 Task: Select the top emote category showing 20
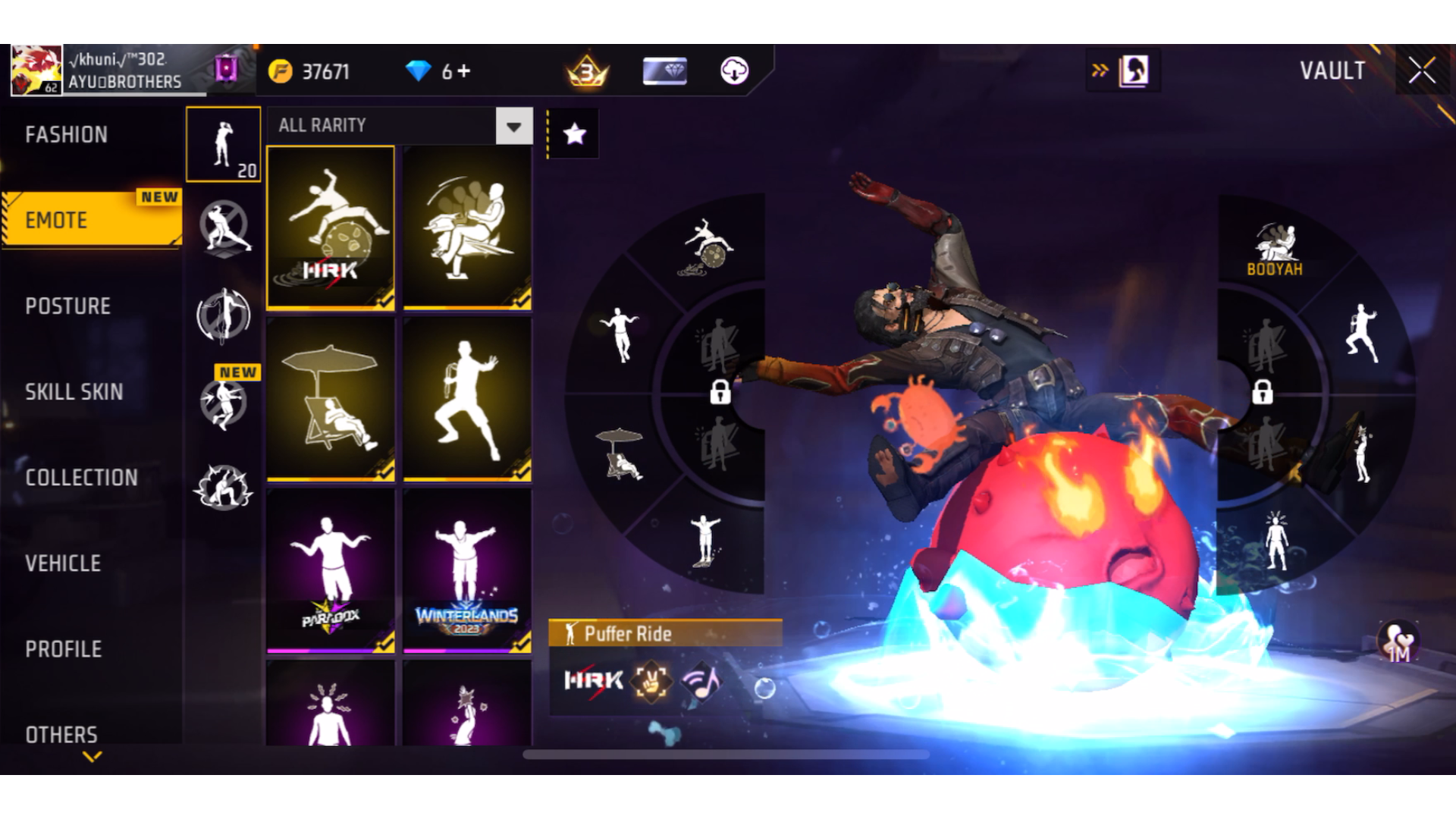point(223,144)
